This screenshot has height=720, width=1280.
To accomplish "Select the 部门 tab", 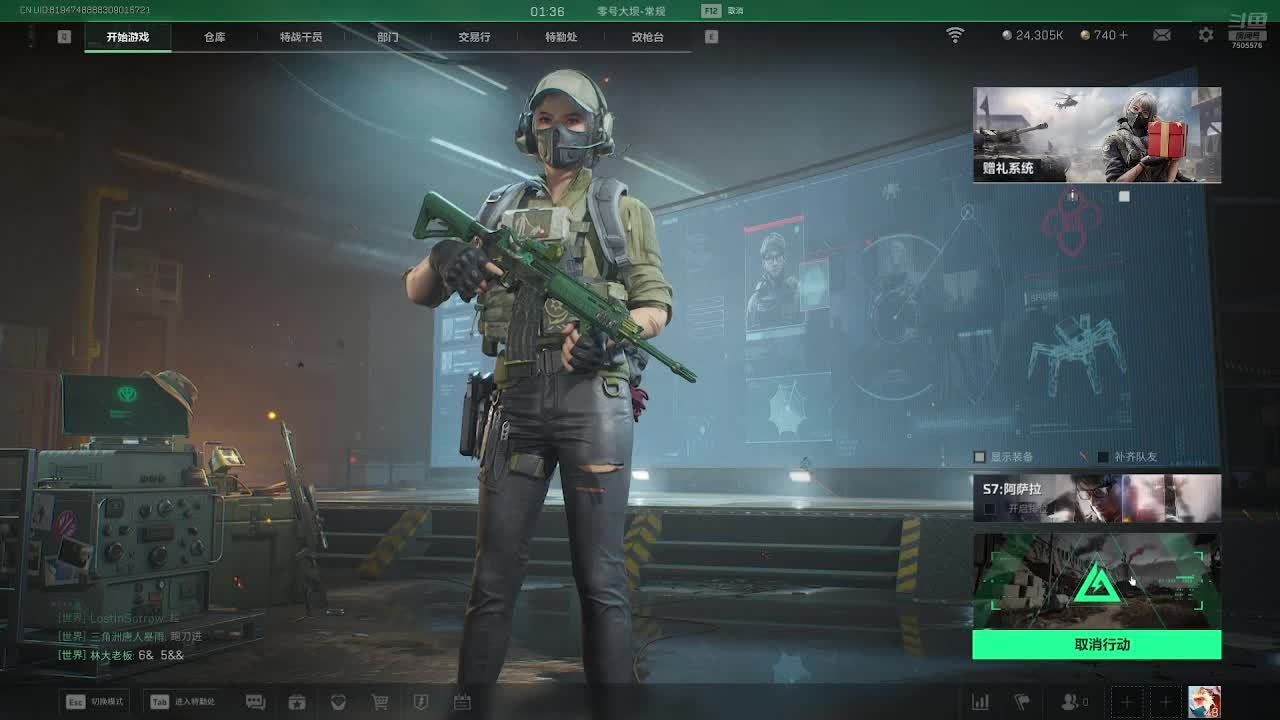I will (388, 37).
